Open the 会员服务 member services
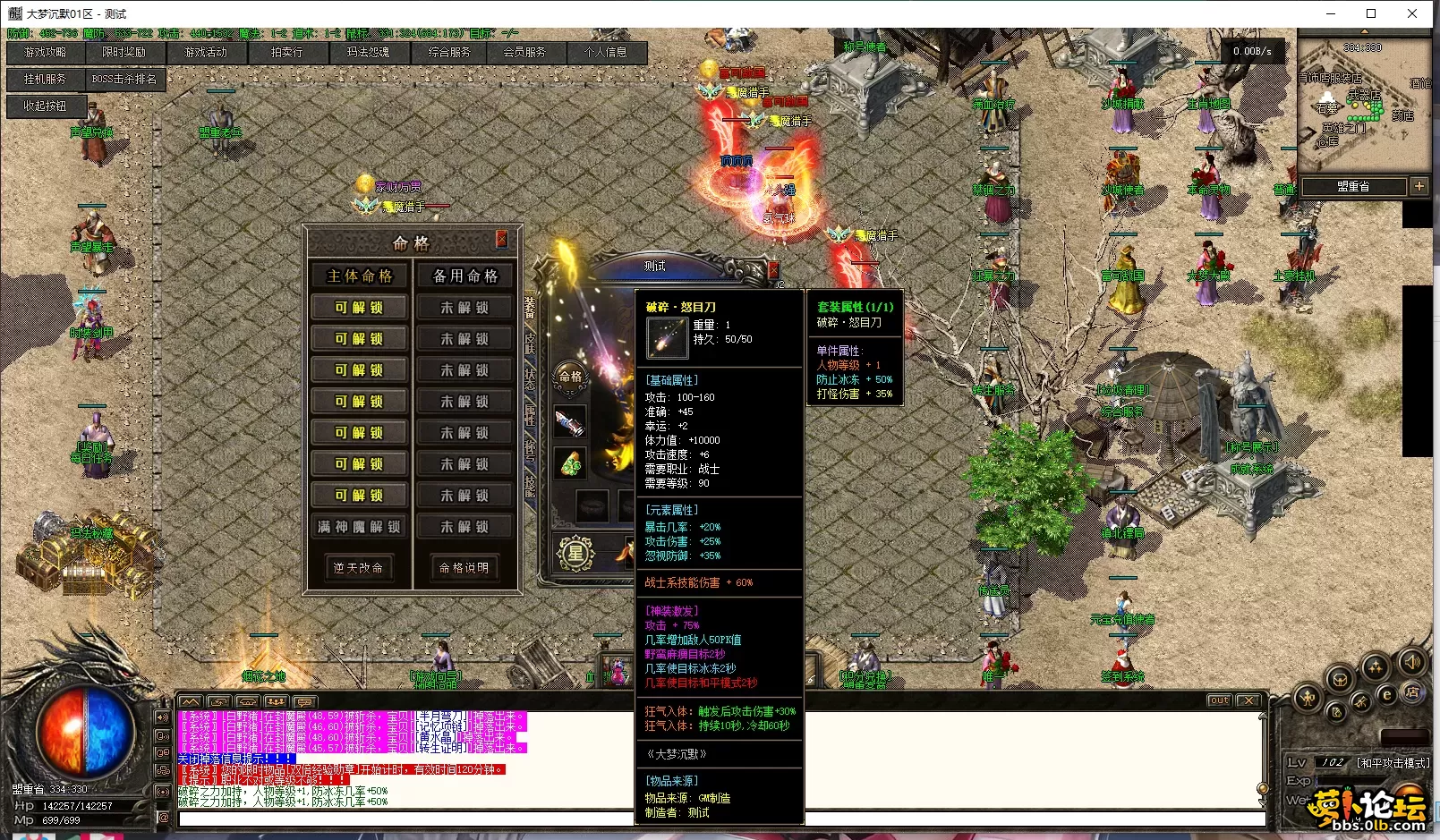The height and width of the screenshot is (840, 1440). pyautogui.click(x=524, y=53)
